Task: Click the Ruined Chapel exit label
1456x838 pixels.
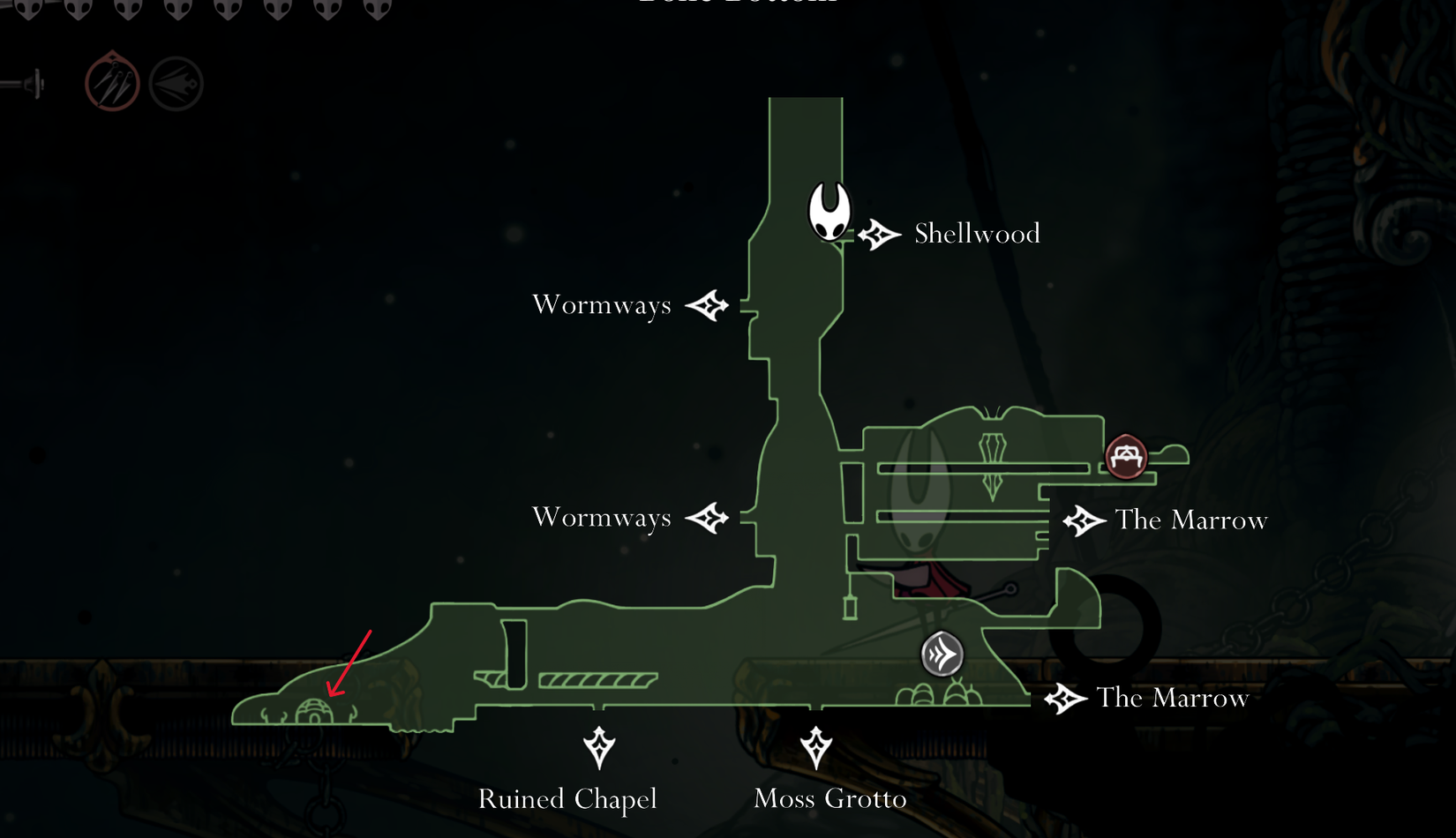Action: click(x=567, y=799)
